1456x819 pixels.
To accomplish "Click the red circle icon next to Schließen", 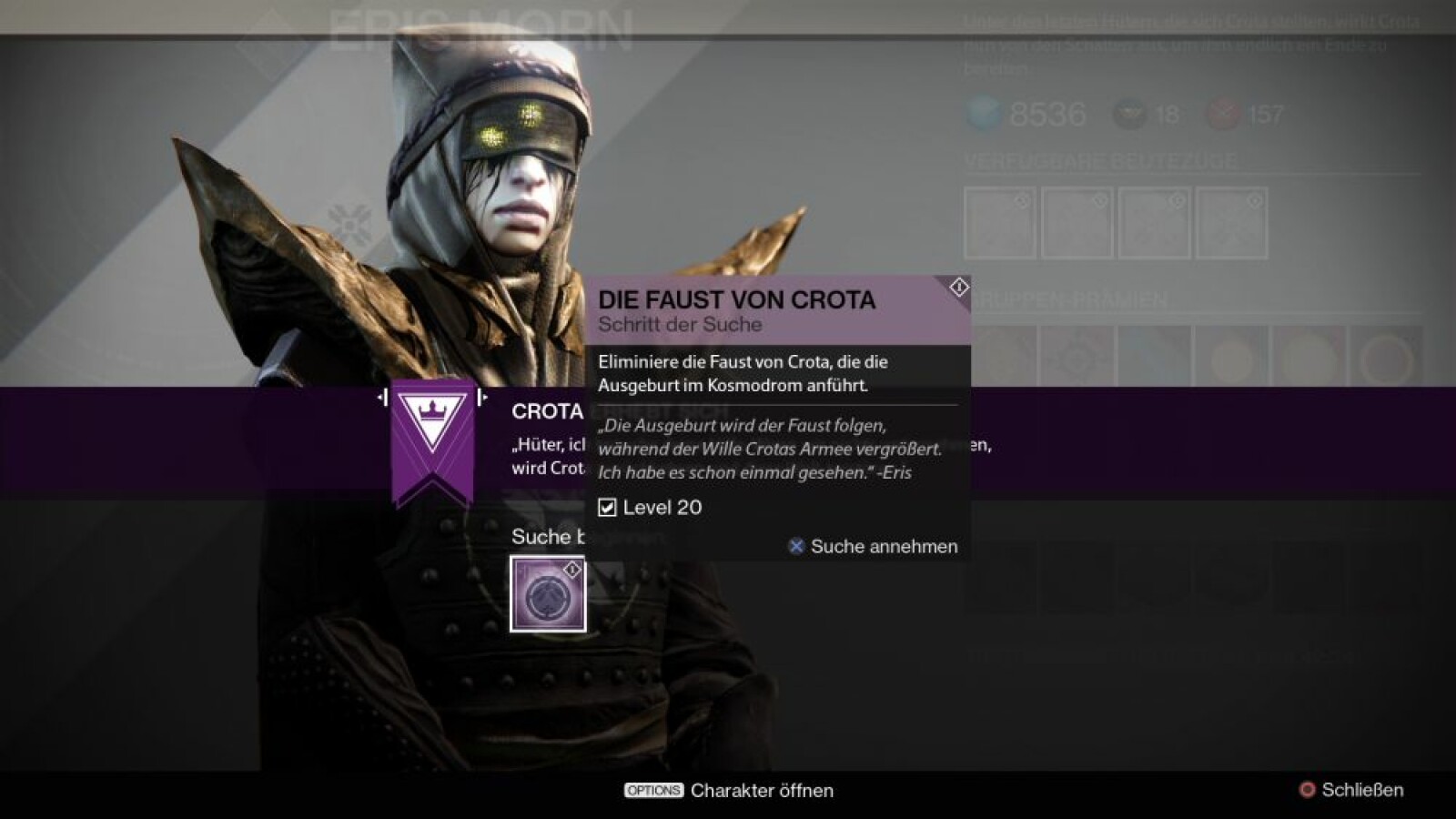I will 1305,791.
